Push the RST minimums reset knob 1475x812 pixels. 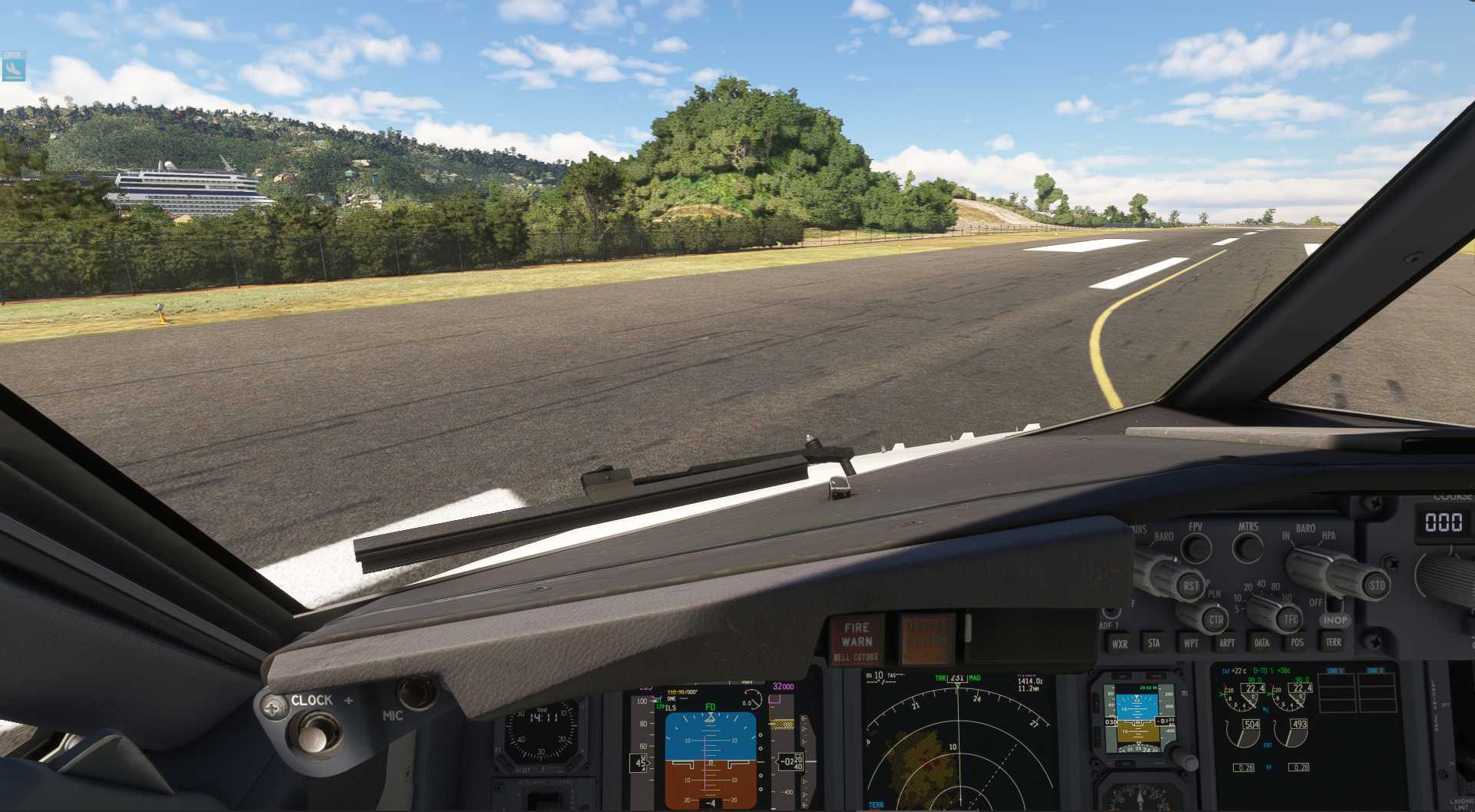(x=1190, y=586)
